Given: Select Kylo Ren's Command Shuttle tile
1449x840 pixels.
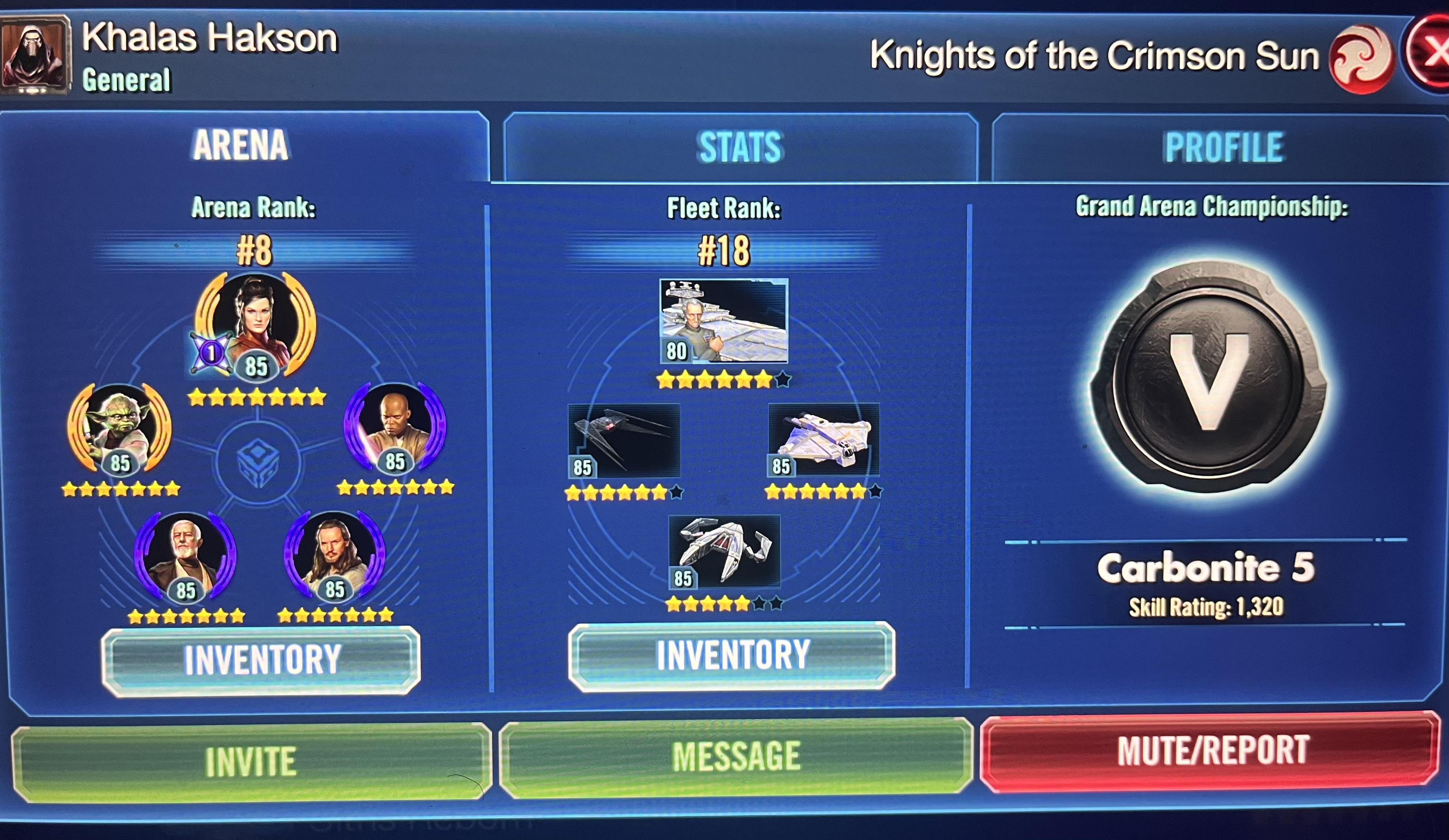Looking at the screenshot, I should pyautogui.click(x=624, y=440).
